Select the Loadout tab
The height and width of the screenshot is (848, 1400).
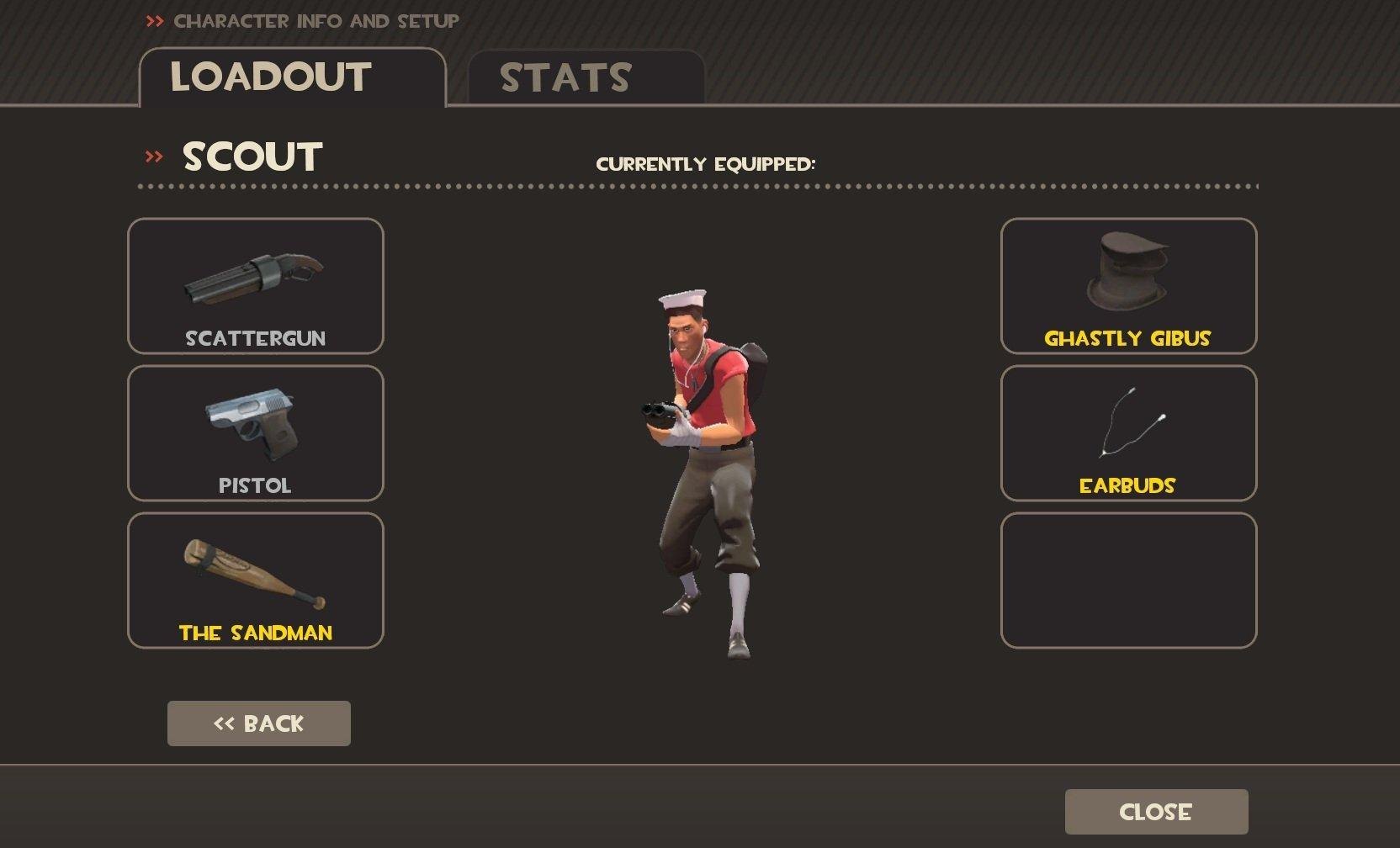291,77
